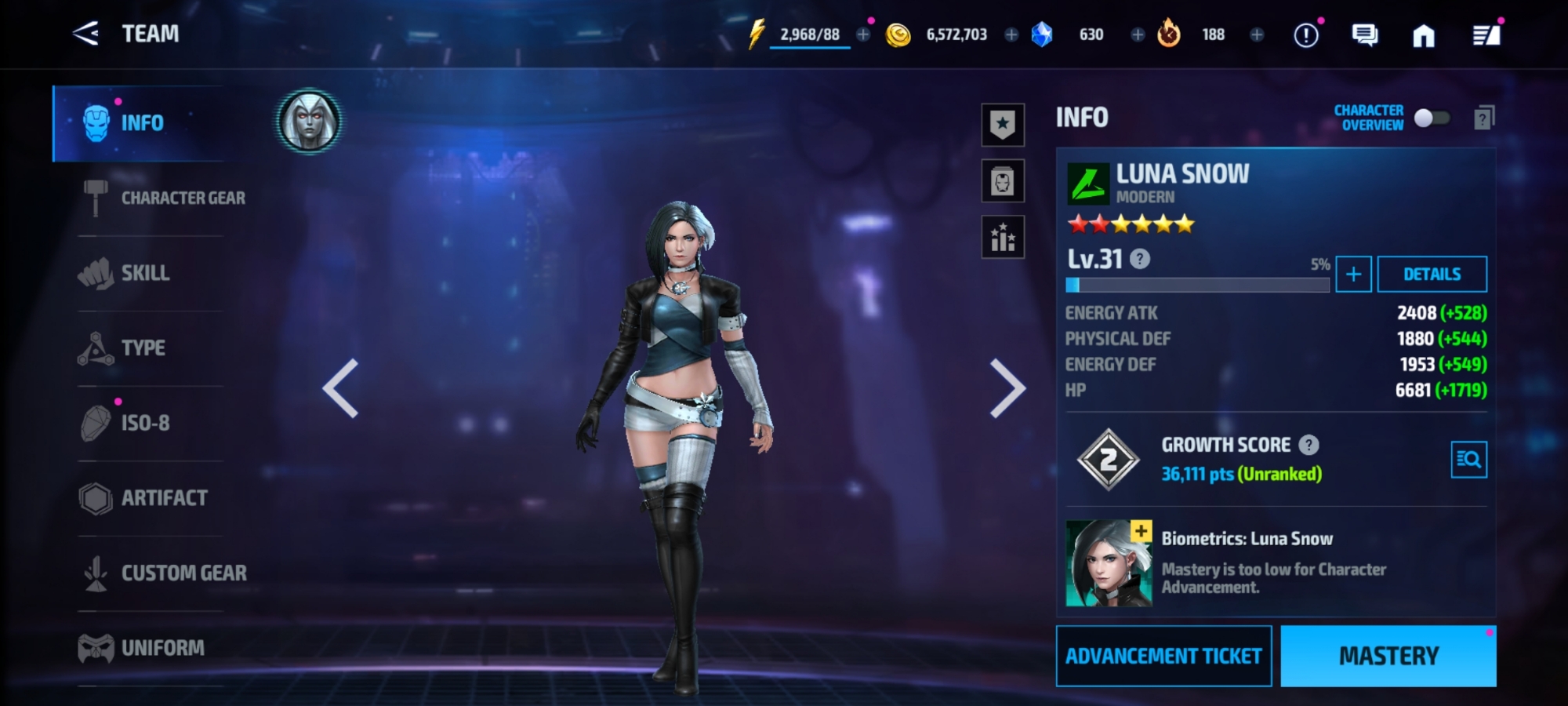The image size is (1568, 706).
Task: Open the Uniform tab
Action: click(x=162, y=648)
